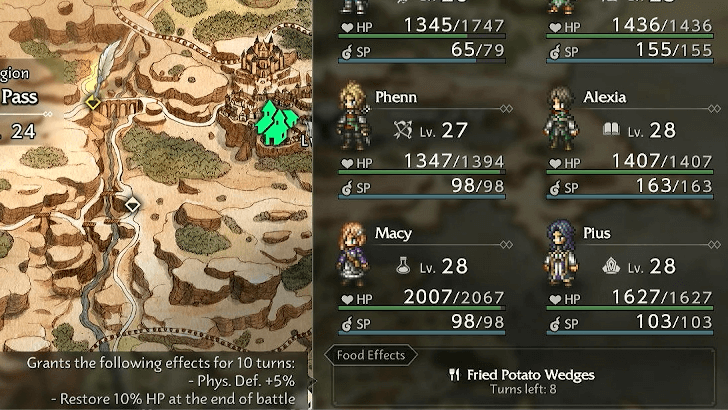Select the white diamond map marker
This screenshot has width=728, height=410.
[x=132, y=204]
